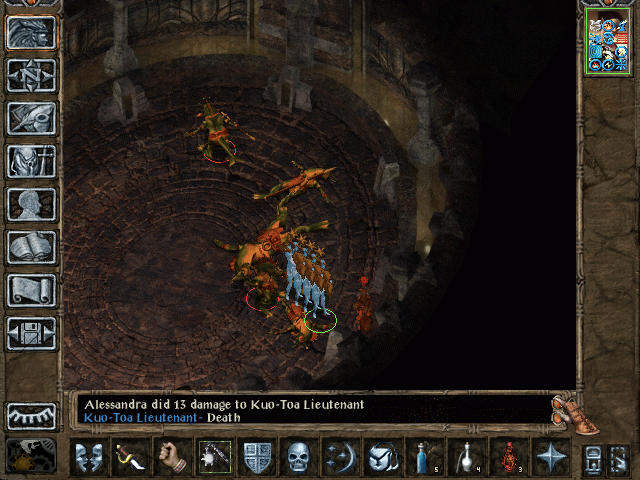The width and height of the screenshot is (640, 480).
Task: Use the blue potion quick item
Action: click(x=424, y=457)
